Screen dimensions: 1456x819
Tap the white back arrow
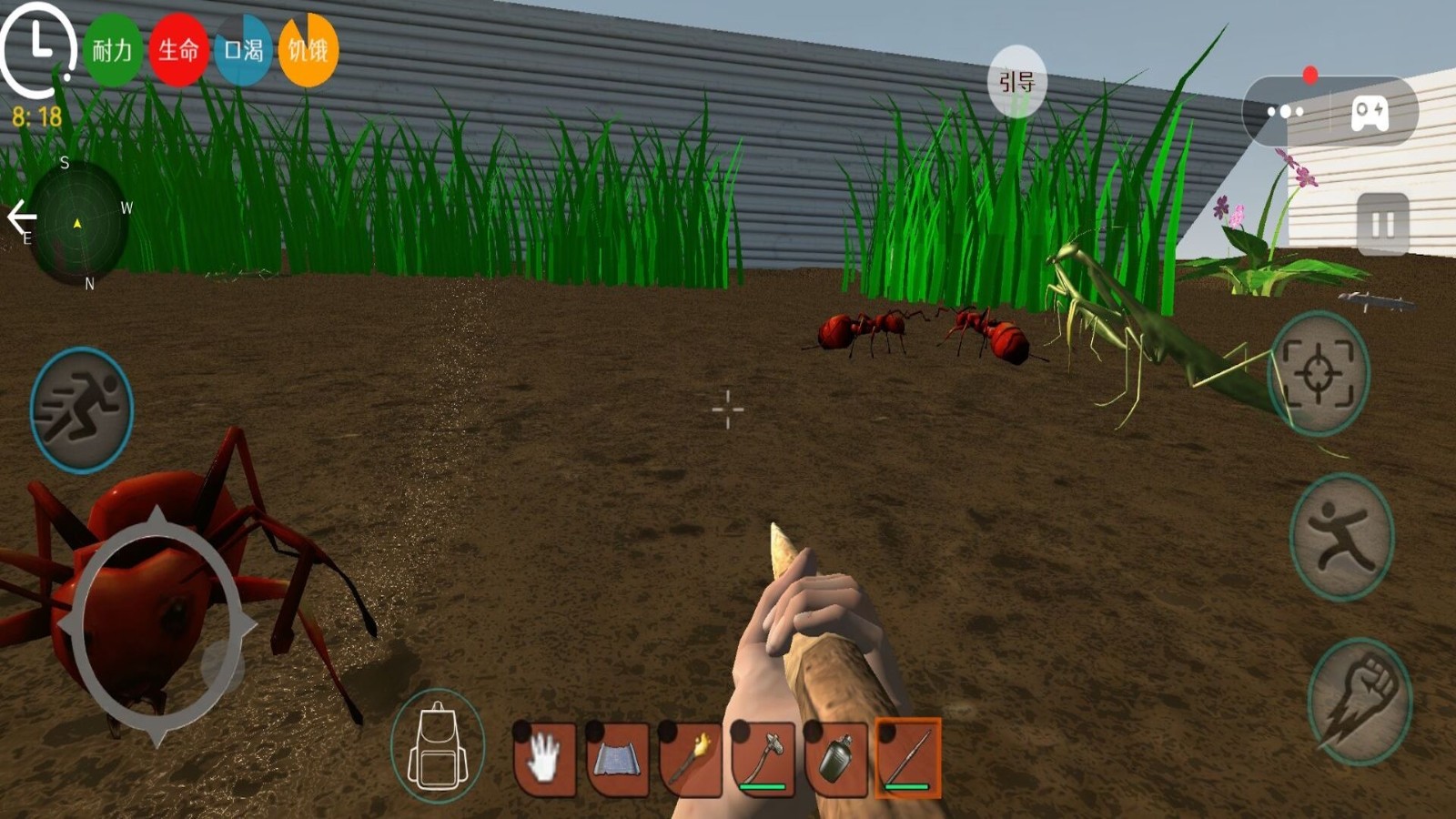20,217
